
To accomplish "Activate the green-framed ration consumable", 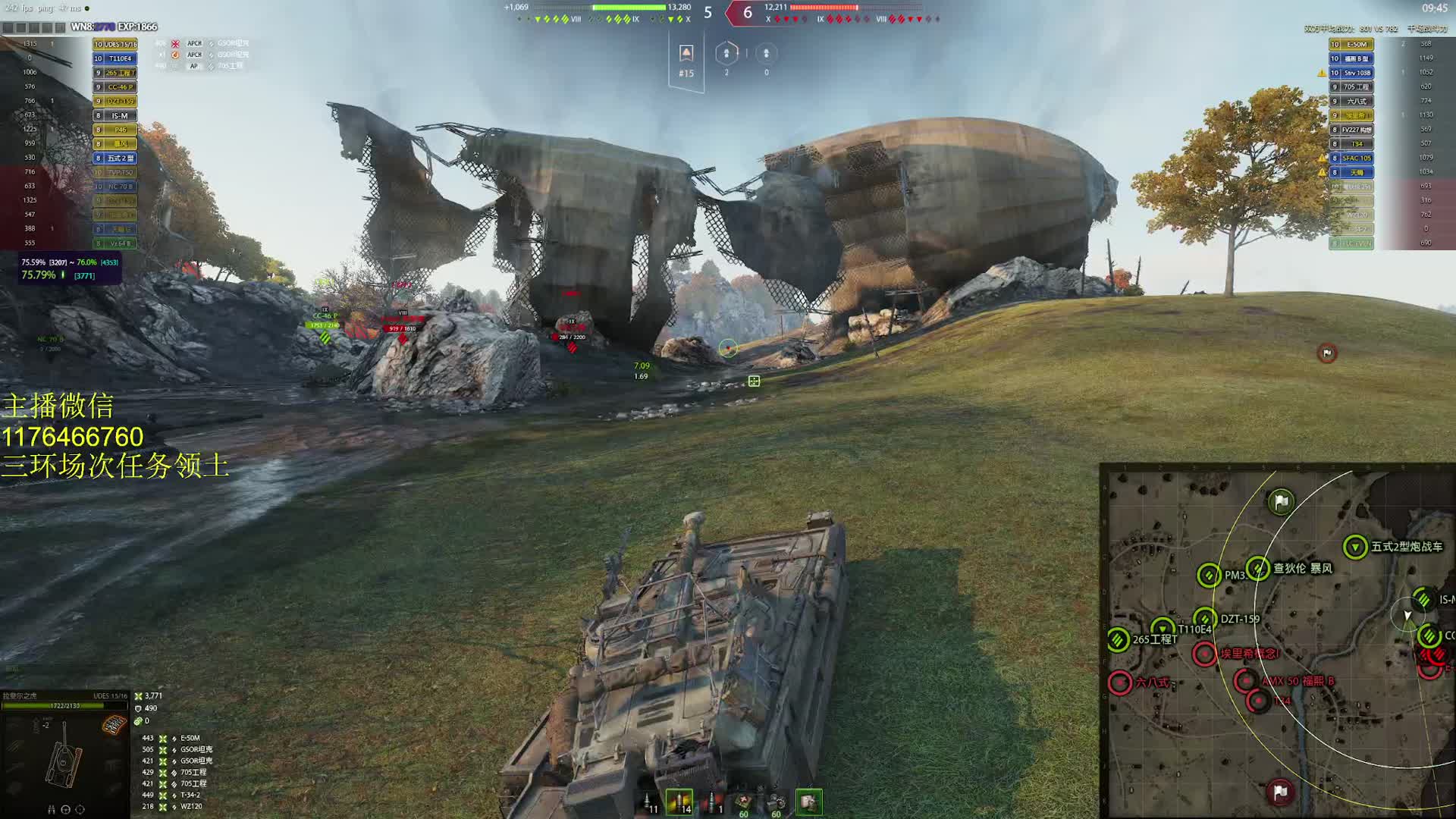I will point(808,802).
